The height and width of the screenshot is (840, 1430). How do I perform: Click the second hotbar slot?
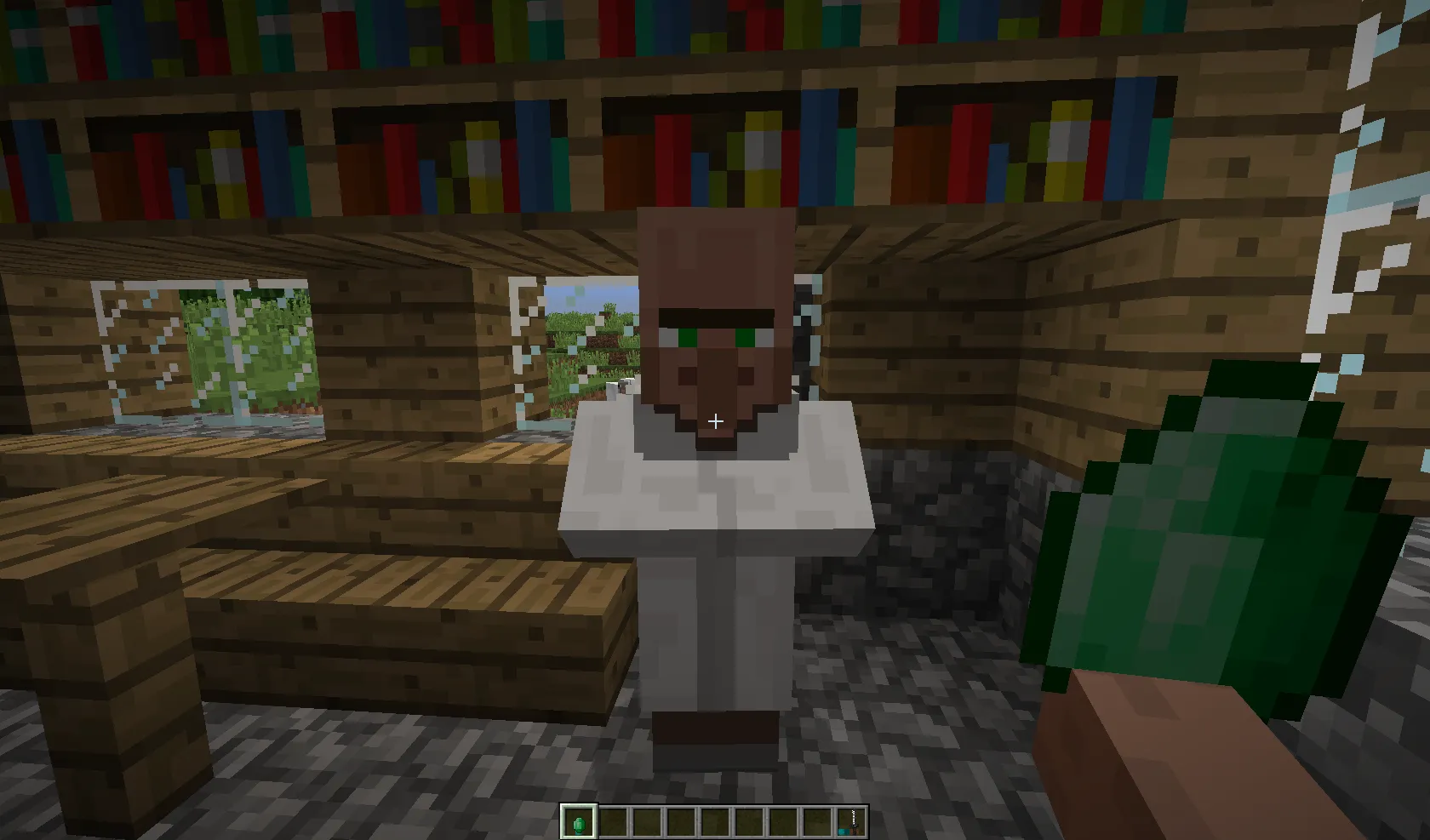coord(613,821)
